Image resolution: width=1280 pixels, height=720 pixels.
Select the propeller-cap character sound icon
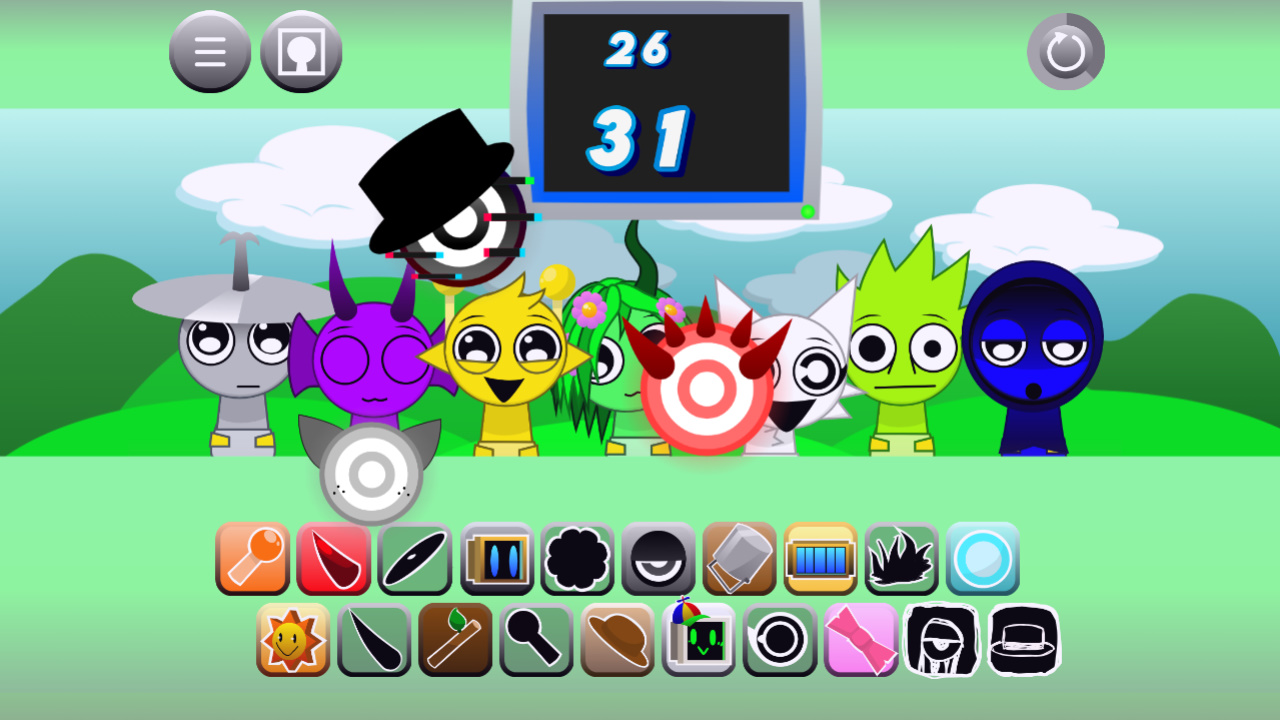point(698,640)
